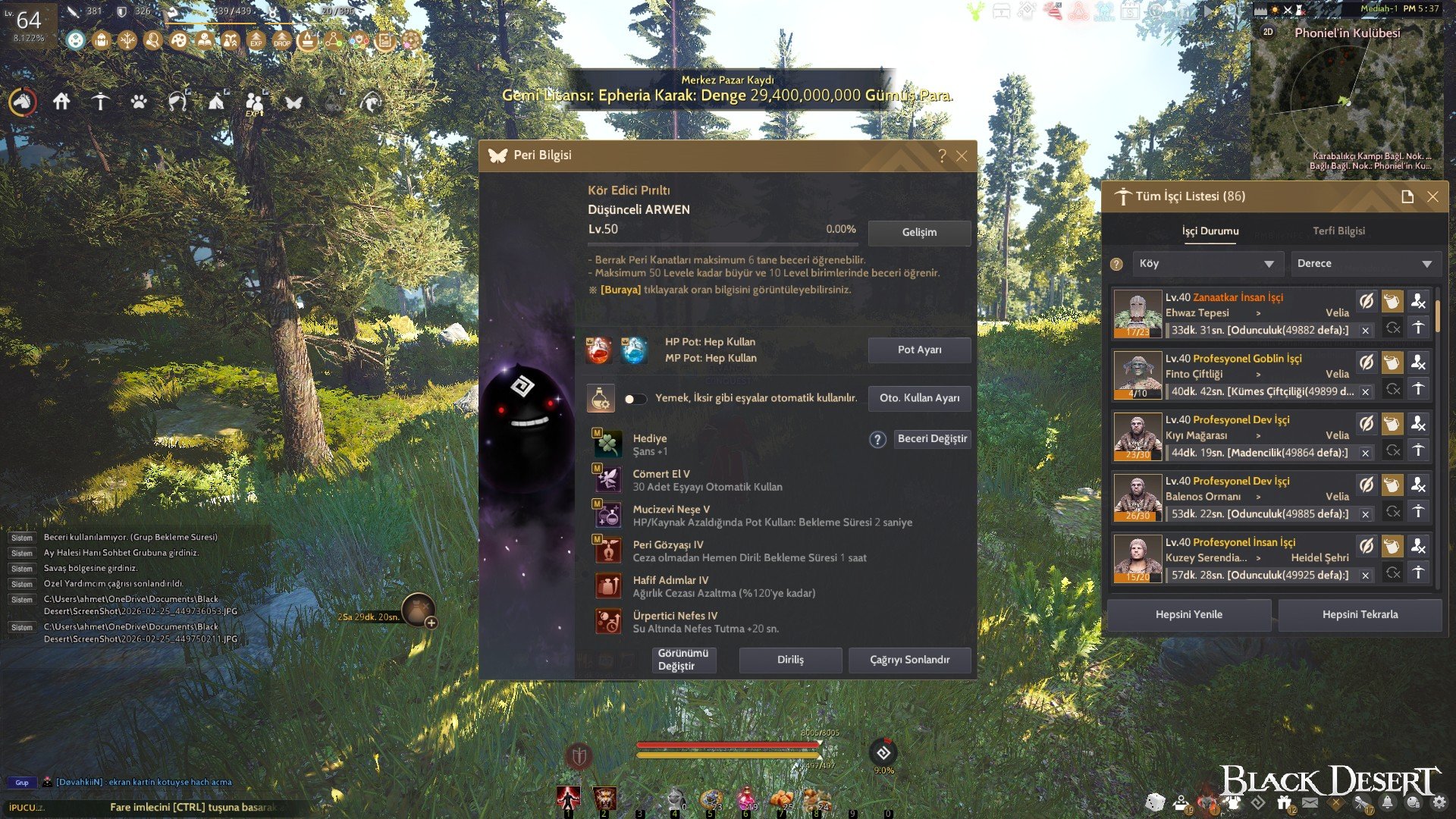
Task: Toggle repeat work for the Finto Çiftliği worker
Action: [1393, 391]
